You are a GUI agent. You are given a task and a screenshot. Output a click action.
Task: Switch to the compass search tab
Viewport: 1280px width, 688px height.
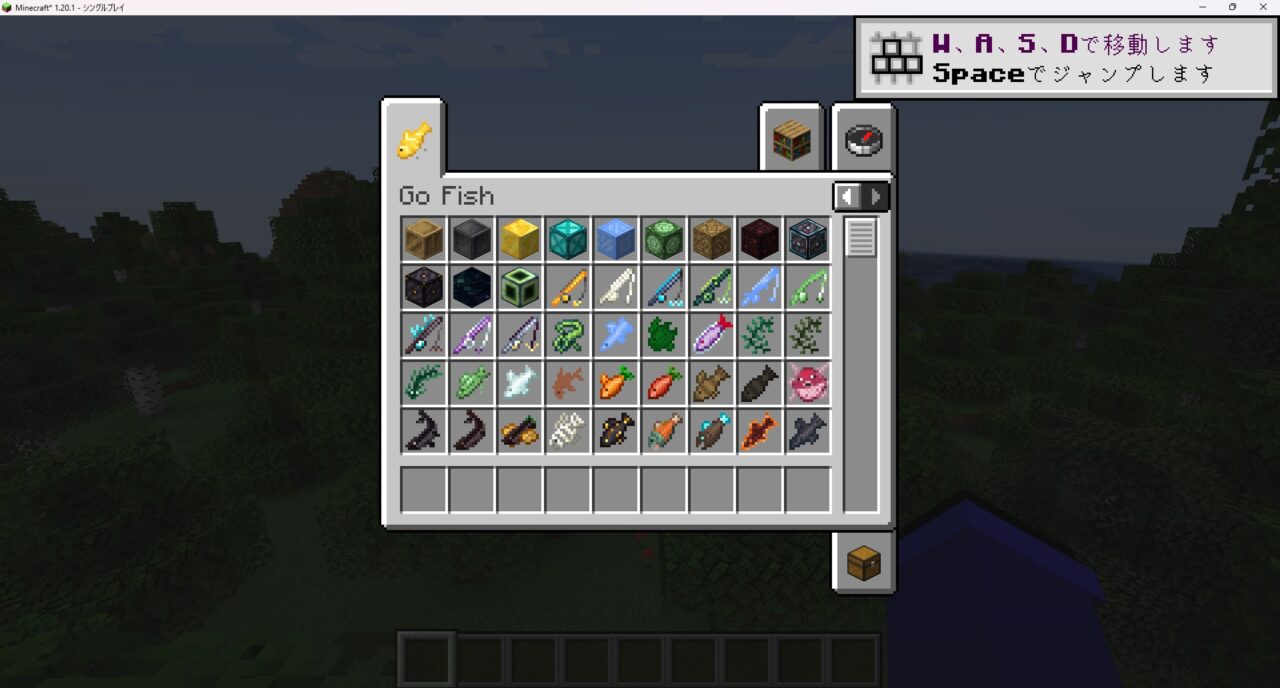point(863,141)
